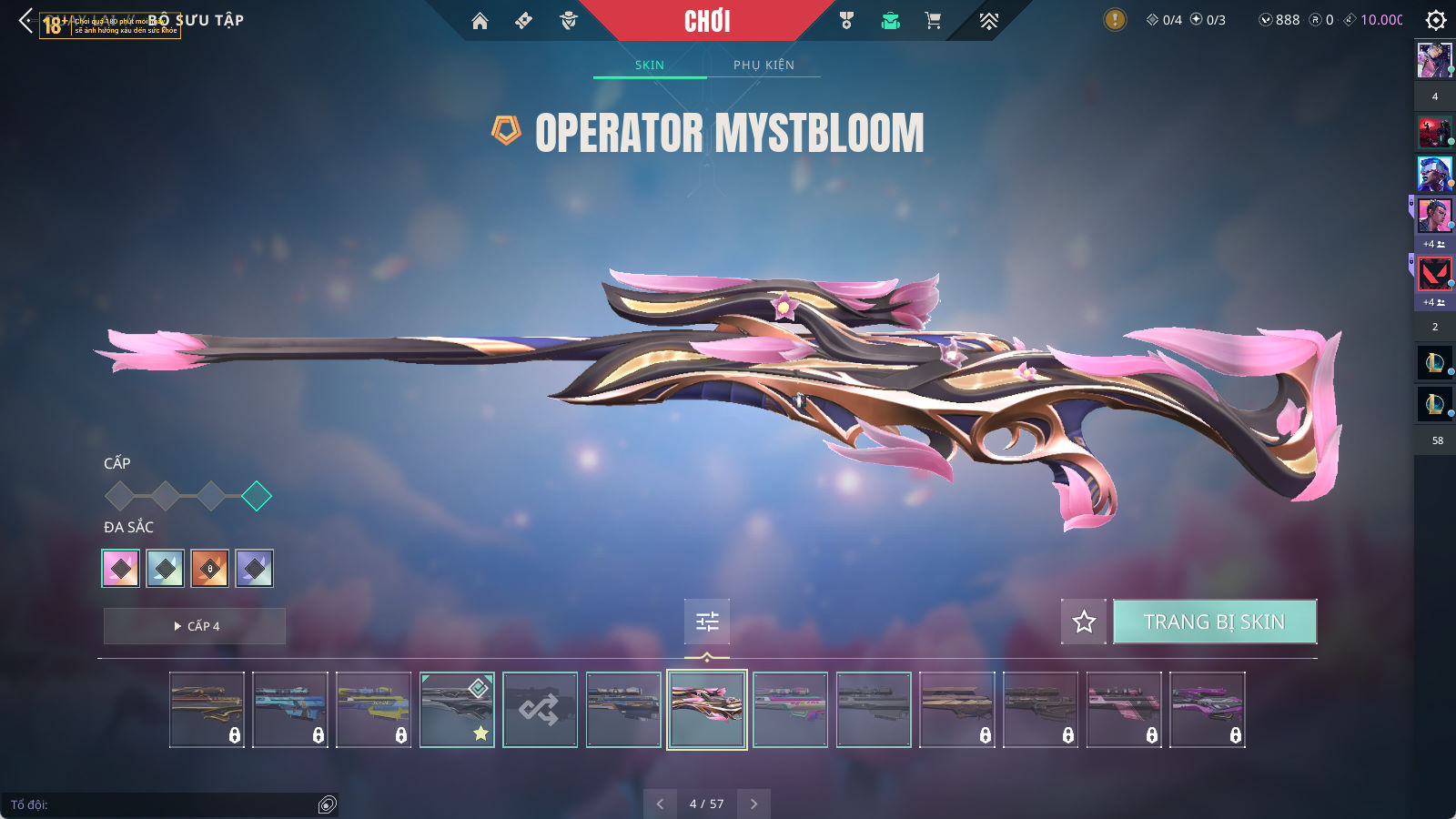Equip the skin with TRANG BỊ SKIN
The height and width of the screenshot is (819, 1456).
point(1214,622)
